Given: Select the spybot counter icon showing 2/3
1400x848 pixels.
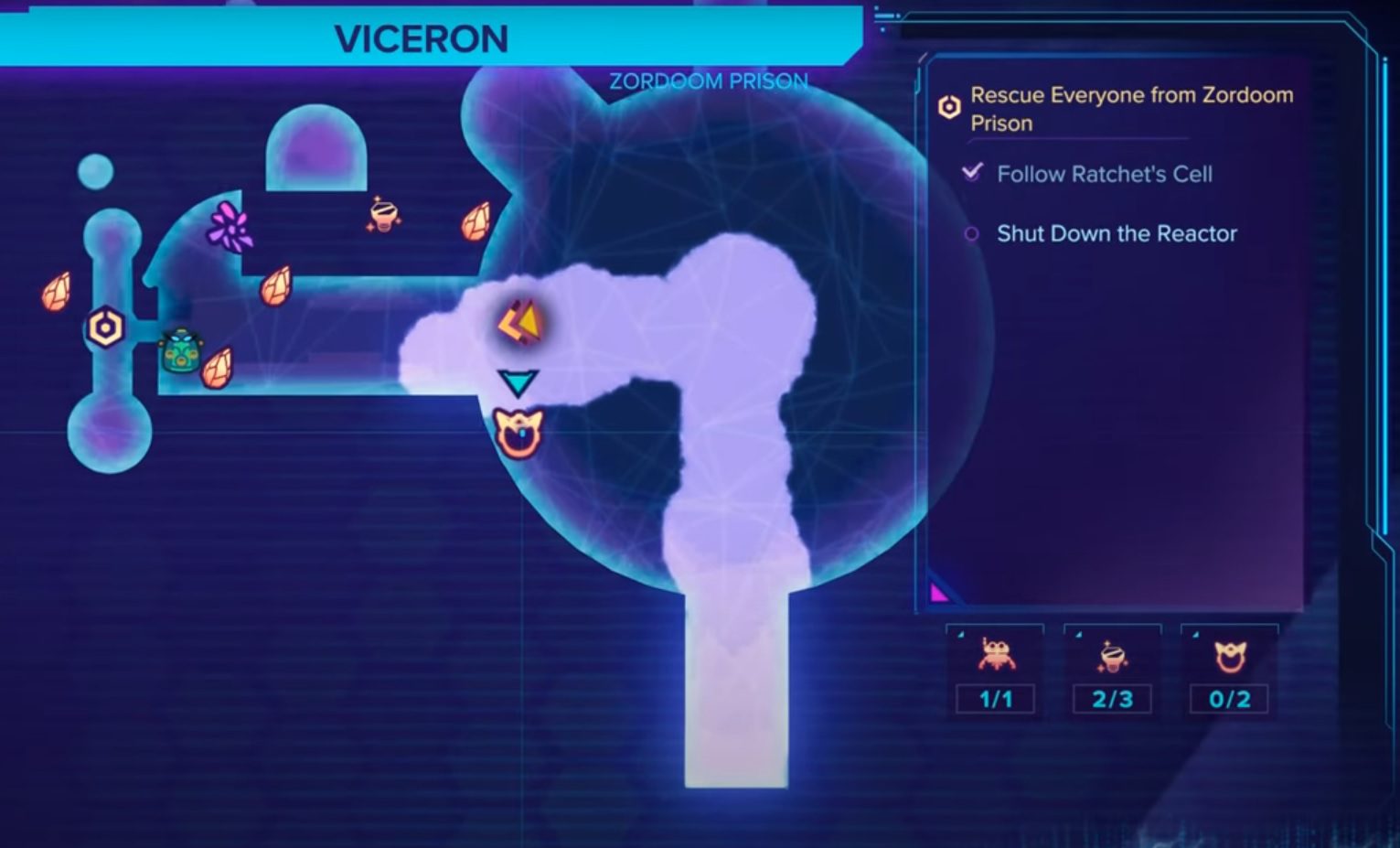Looking at the screenshot, I should pos(1113,656).
